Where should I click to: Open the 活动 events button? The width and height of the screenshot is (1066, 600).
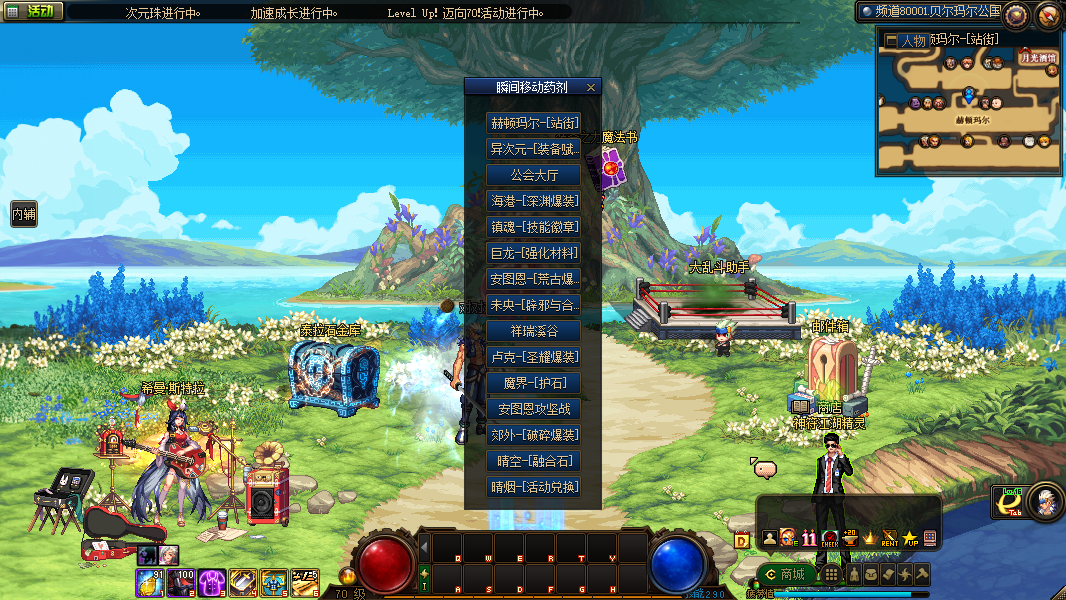pos(33,11)
